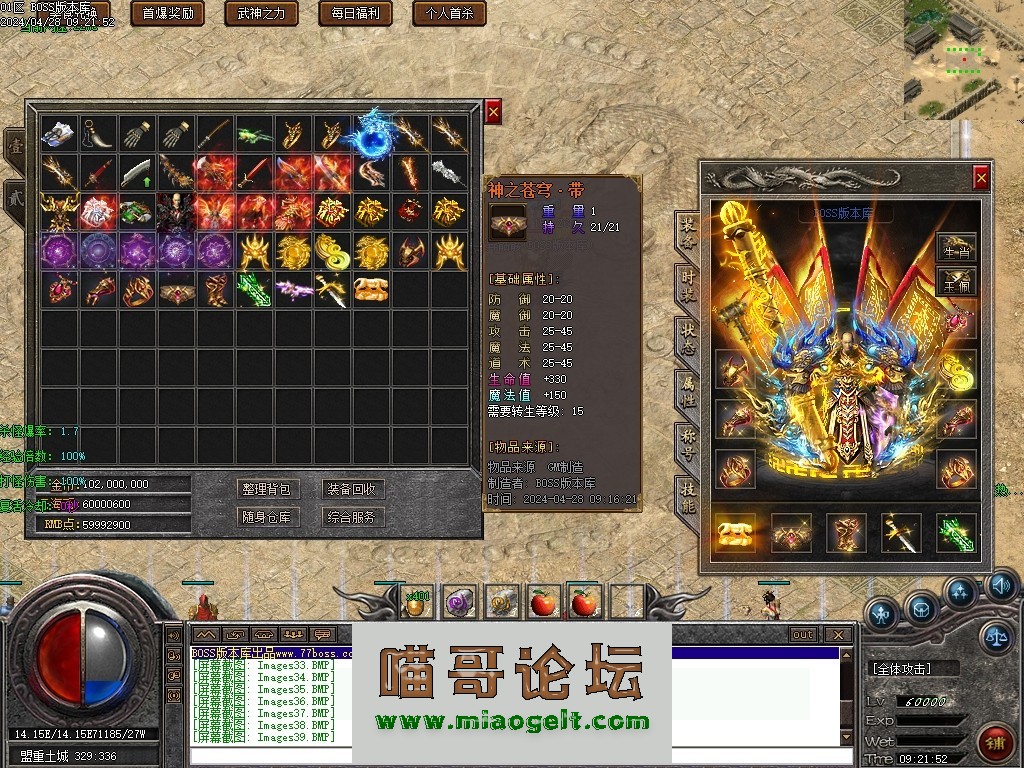The width and height of the screenshot is (1024, 768).
Task: Open the 综合服务 services button
Action: coord(351,517)
